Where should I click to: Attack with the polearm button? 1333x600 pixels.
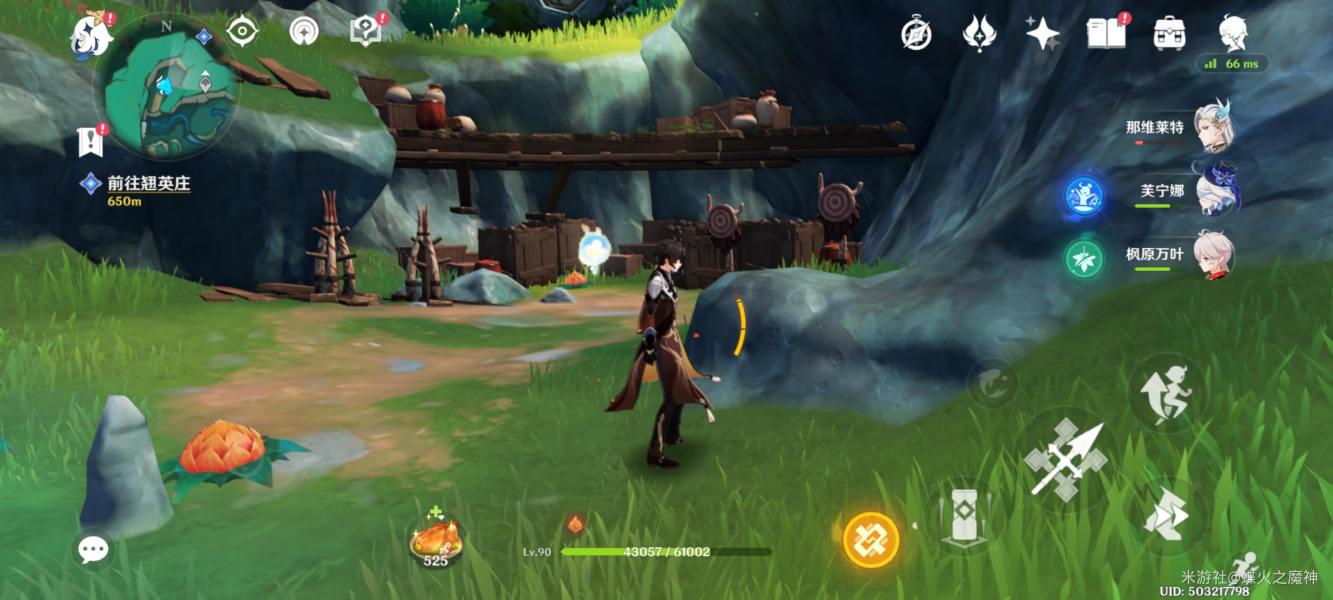point(1065,461)
